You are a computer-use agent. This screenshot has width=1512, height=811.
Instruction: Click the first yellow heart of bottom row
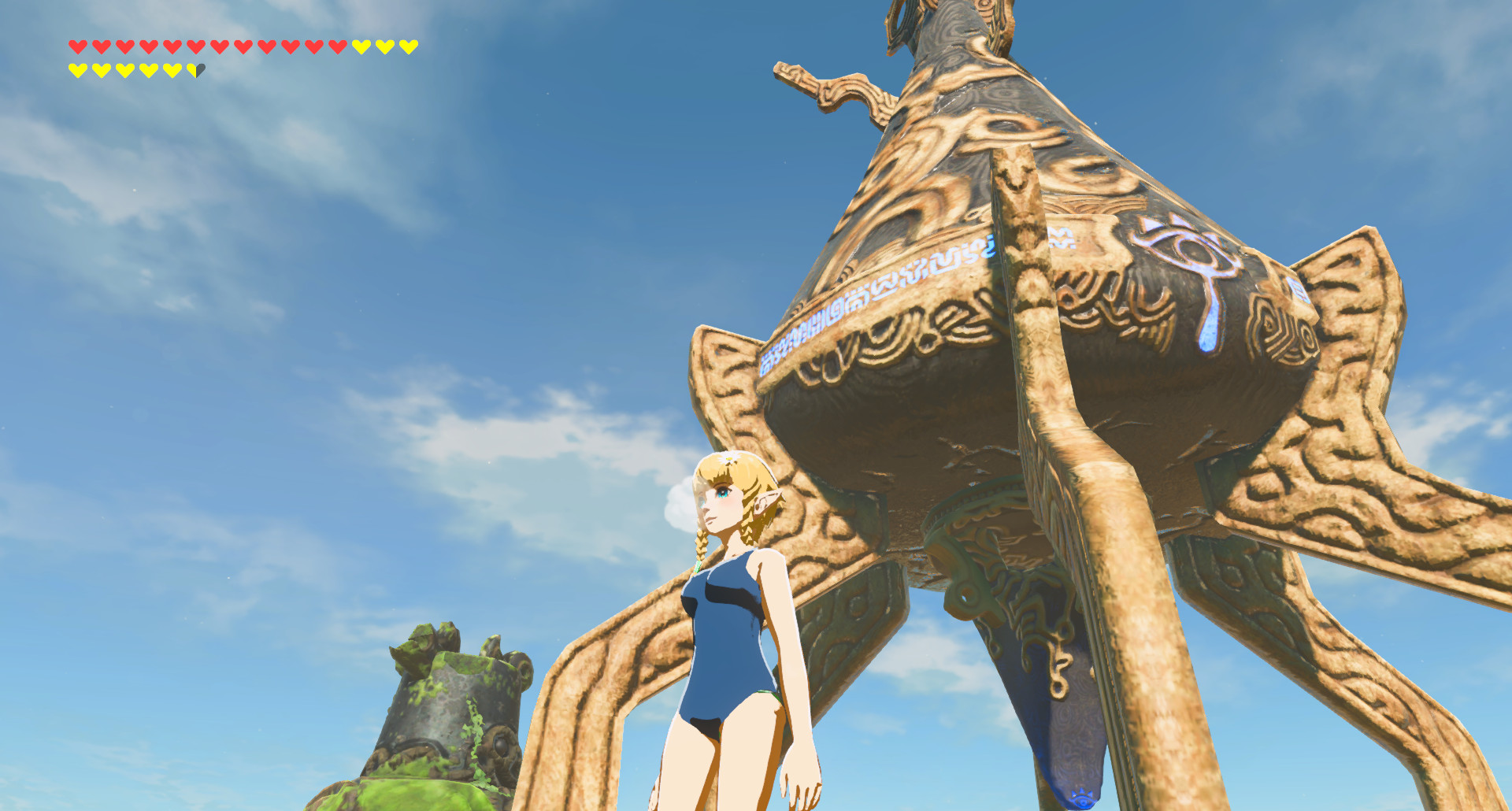coord(77,69)
